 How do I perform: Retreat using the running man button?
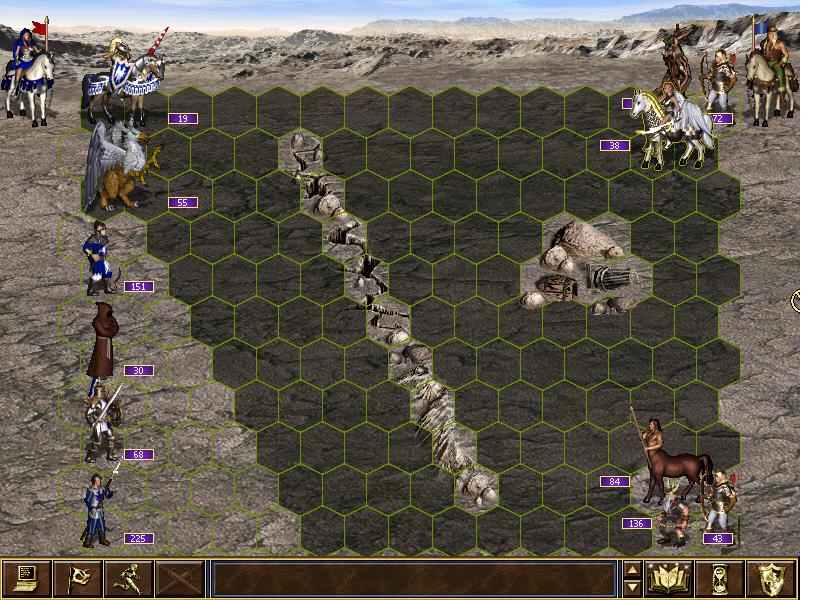coord(128,578)
